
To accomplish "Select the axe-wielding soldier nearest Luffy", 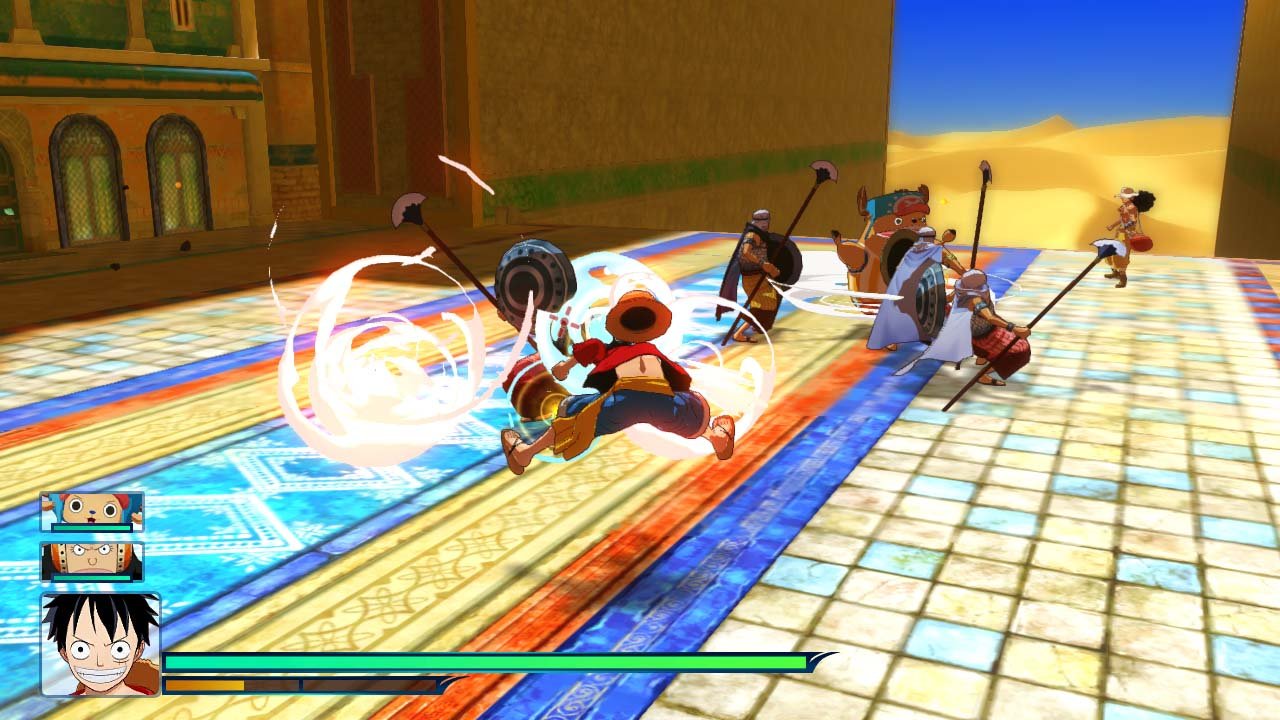I will tap(760, 270).
